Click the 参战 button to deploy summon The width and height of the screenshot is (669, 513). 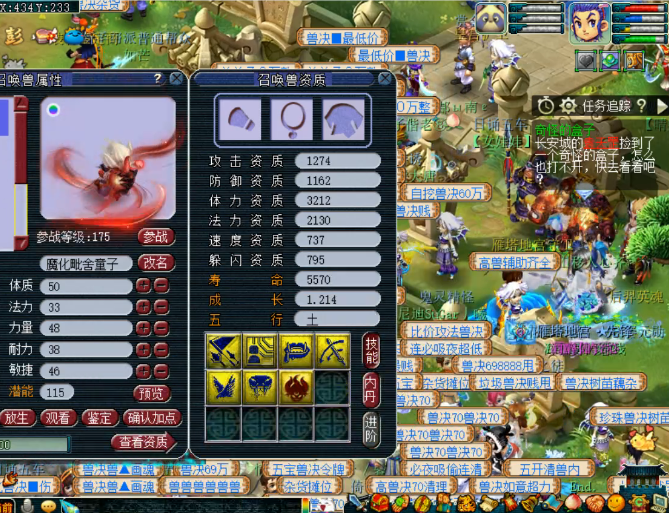coord(156,237)
